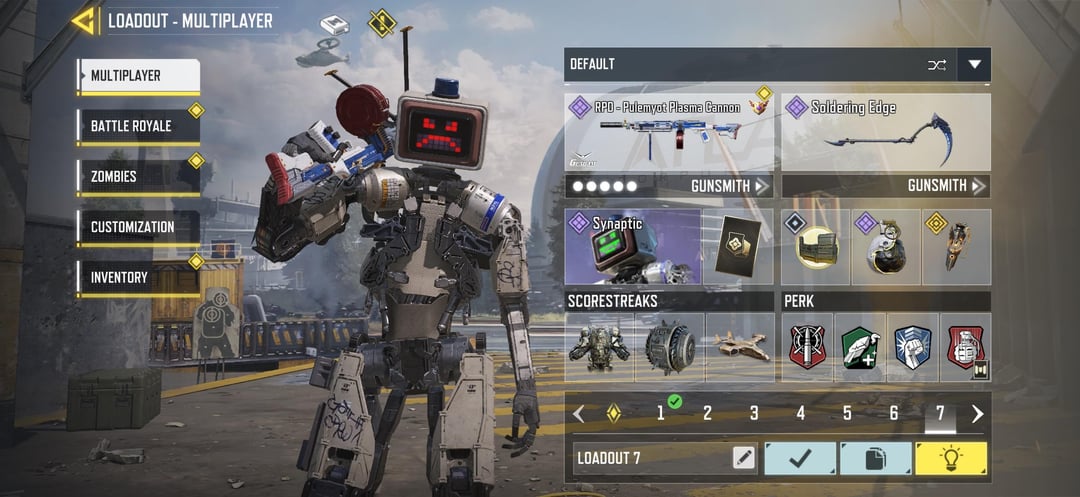Open the Battle Royale loadout menu

[138, 126]
